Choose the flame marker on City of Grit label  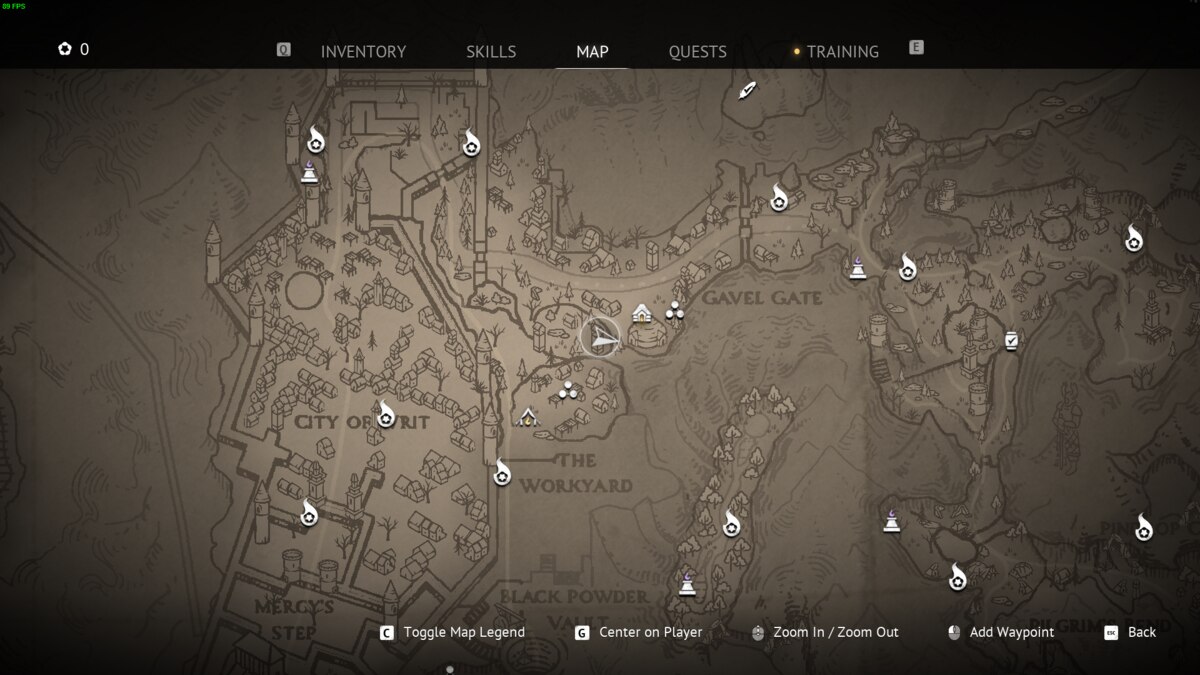click(x=386, y=413)
